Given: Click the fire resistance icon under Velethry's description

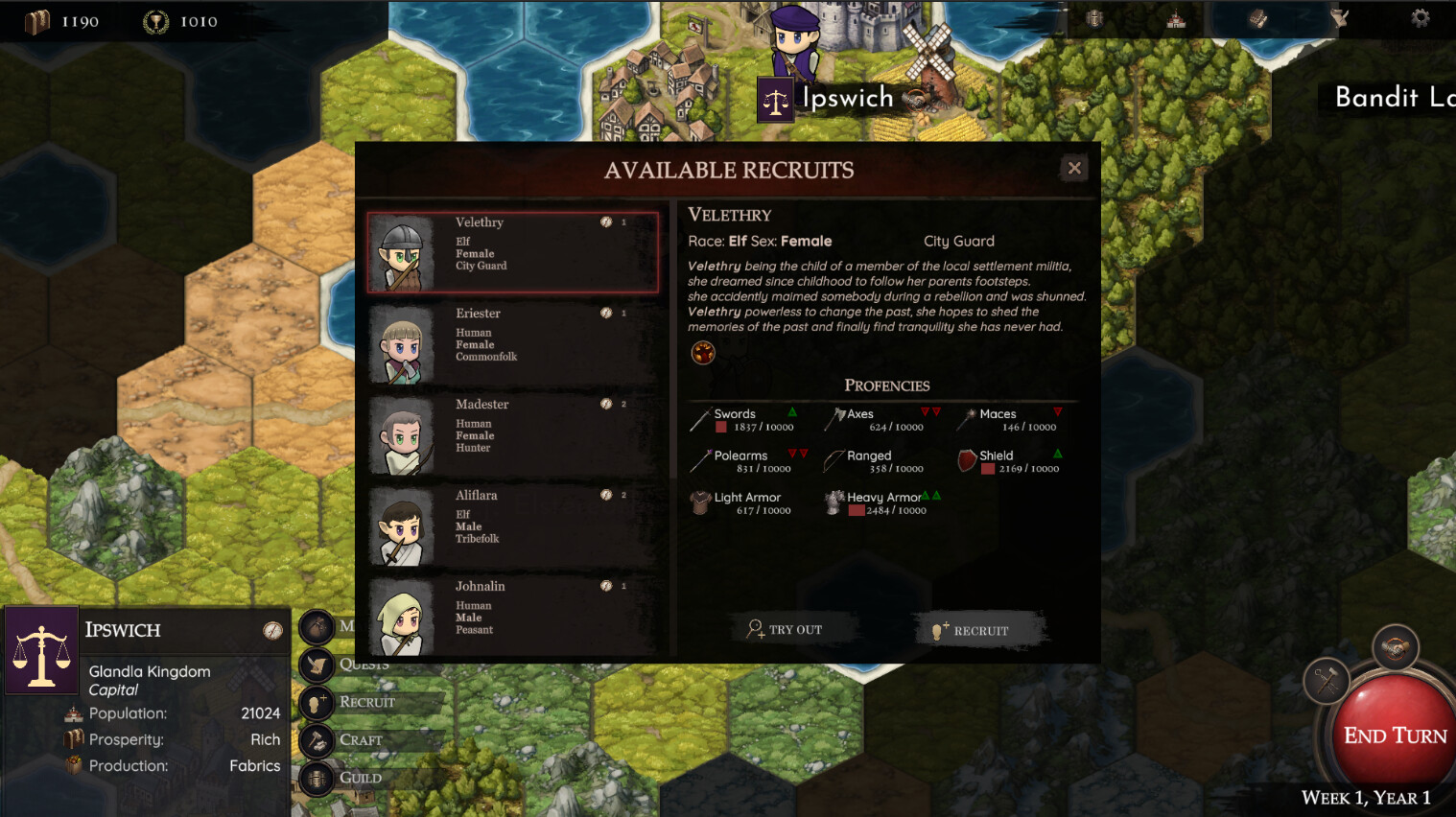Looking at the screenshot, I should (703, 353).
